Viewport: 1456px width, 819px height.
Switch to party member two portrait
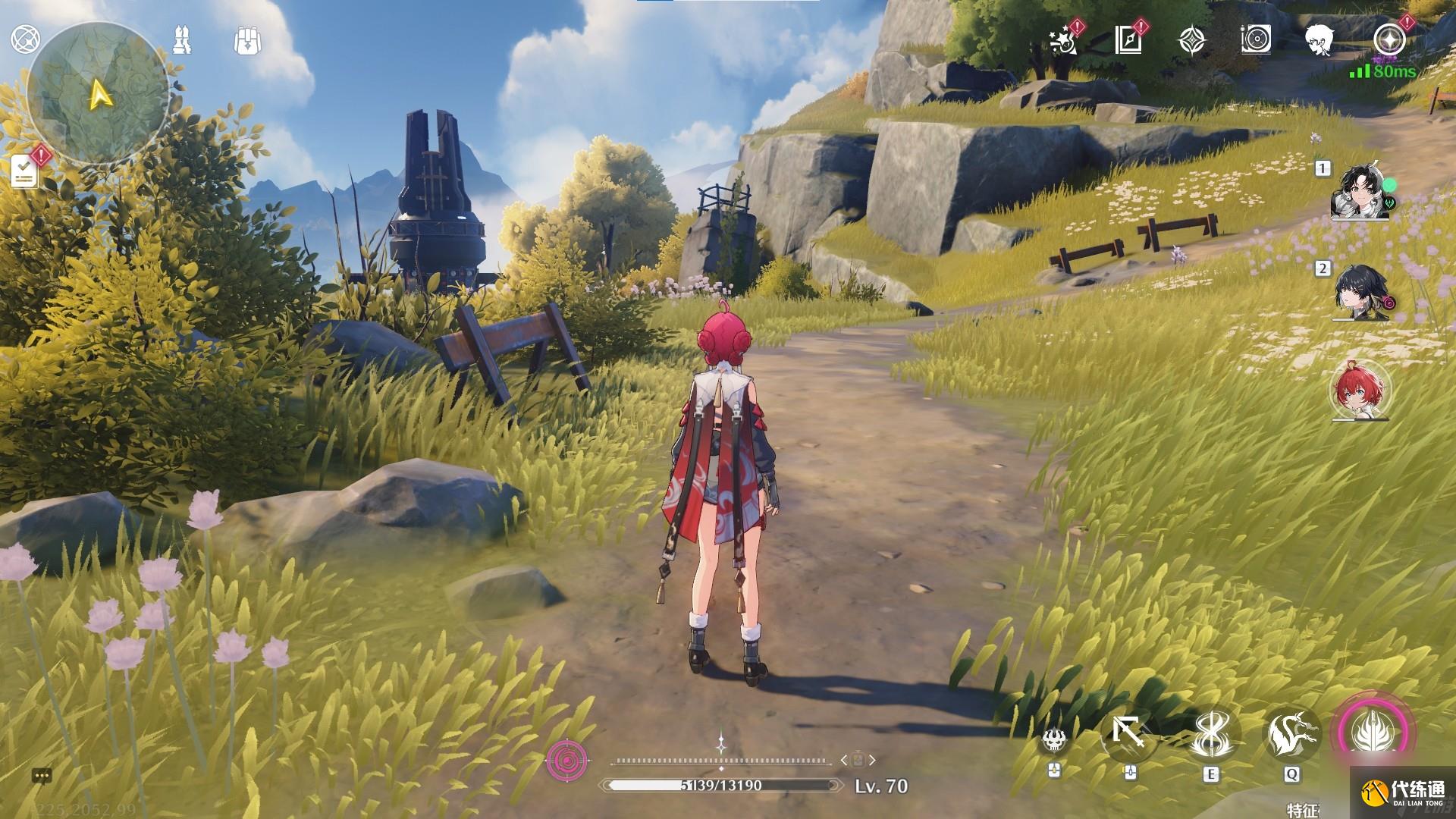(x=1360, y=293)
